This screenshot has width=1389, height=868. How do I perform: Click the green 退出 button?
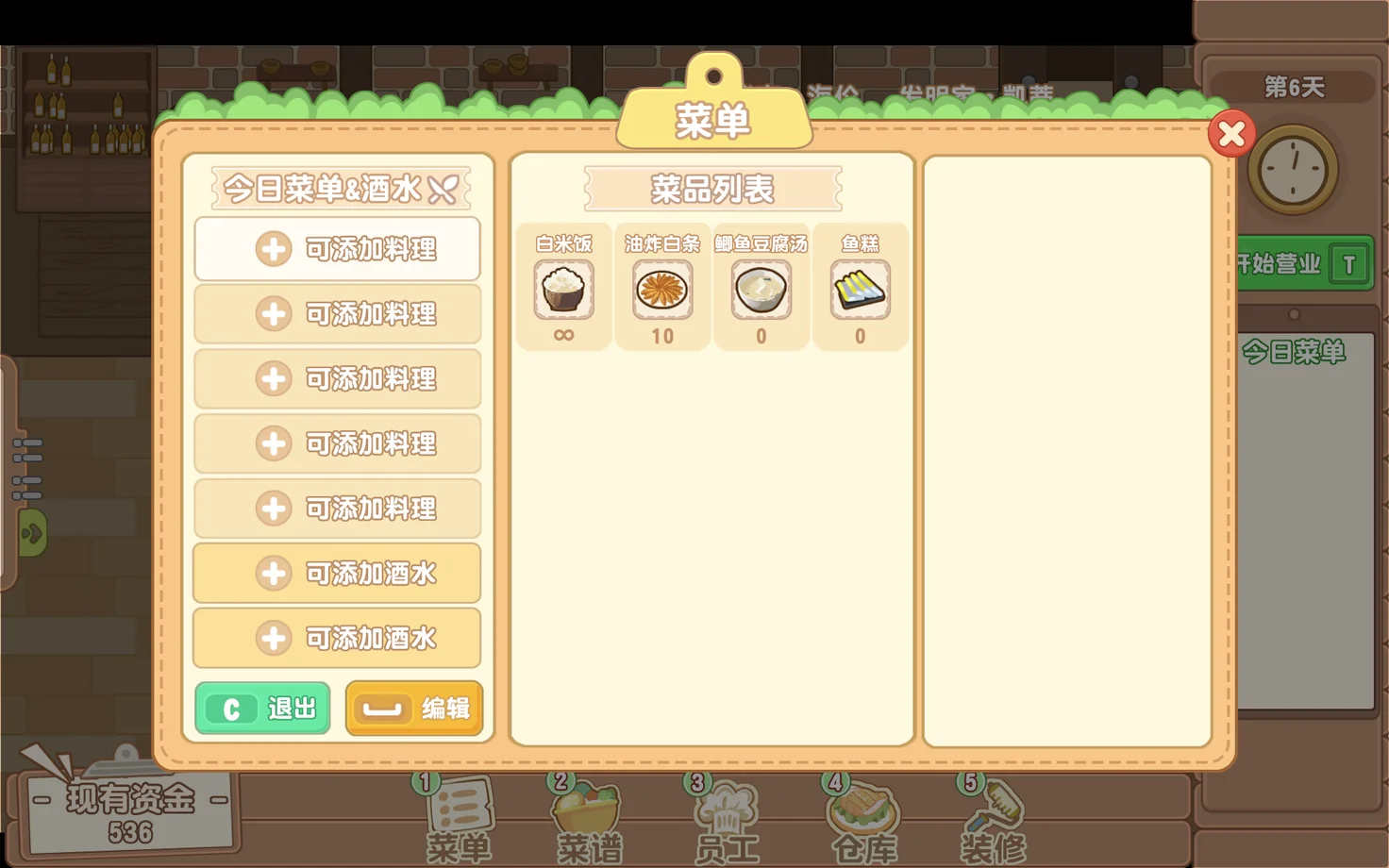coord(263,709)
